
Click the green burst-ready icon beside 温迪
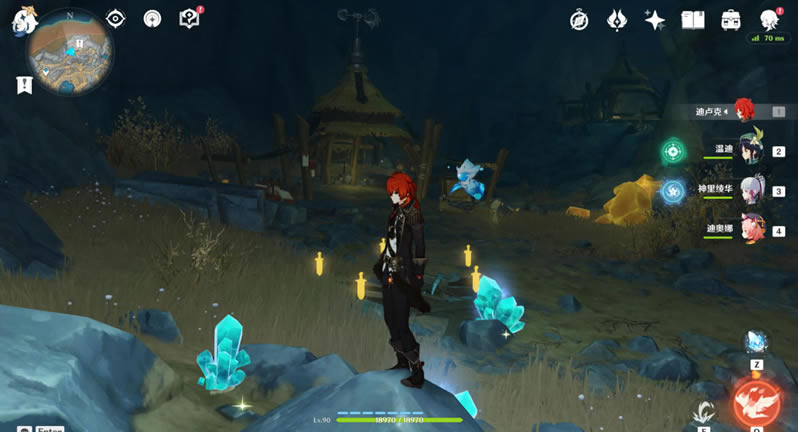coord(673,152)
